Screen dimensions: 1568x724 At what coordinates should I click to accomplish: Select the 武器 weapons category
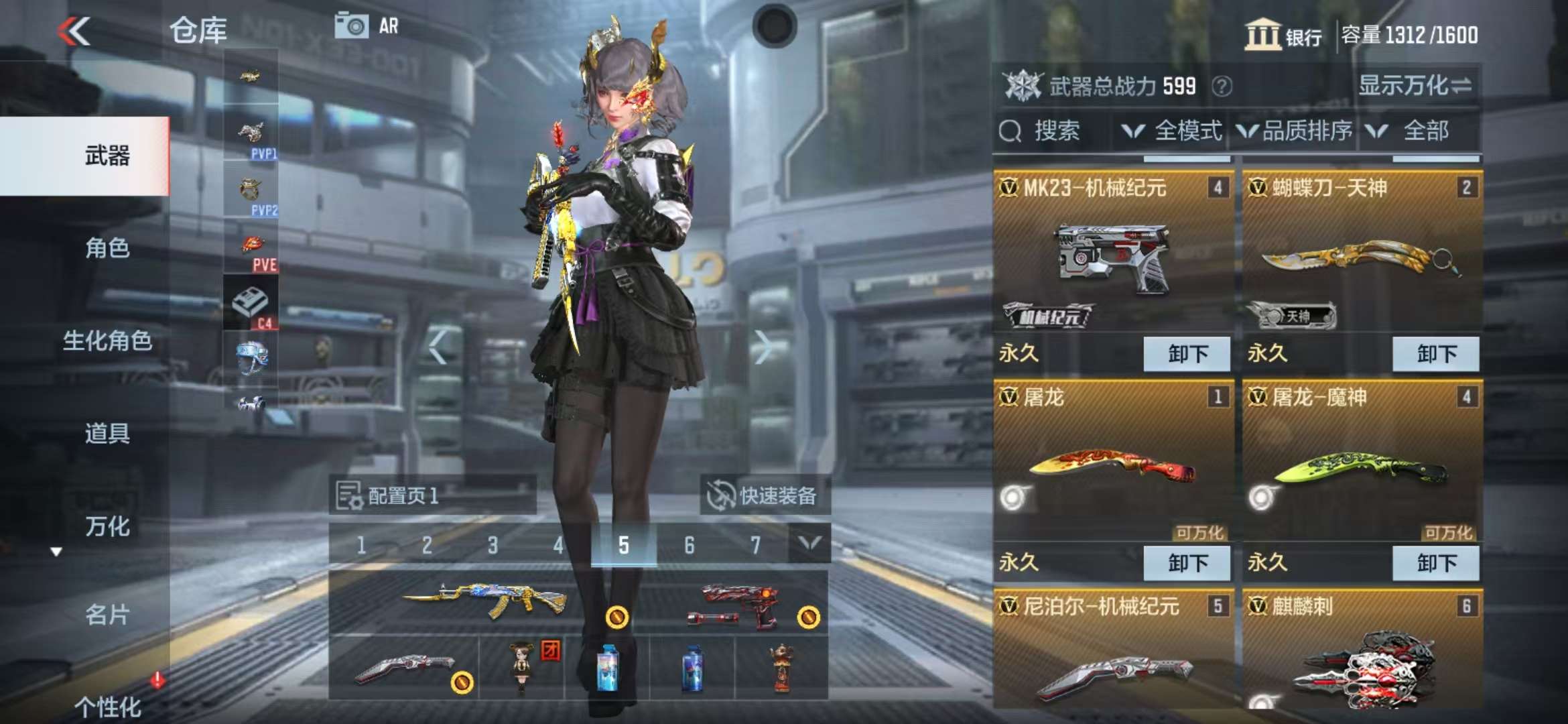[107, 156]
